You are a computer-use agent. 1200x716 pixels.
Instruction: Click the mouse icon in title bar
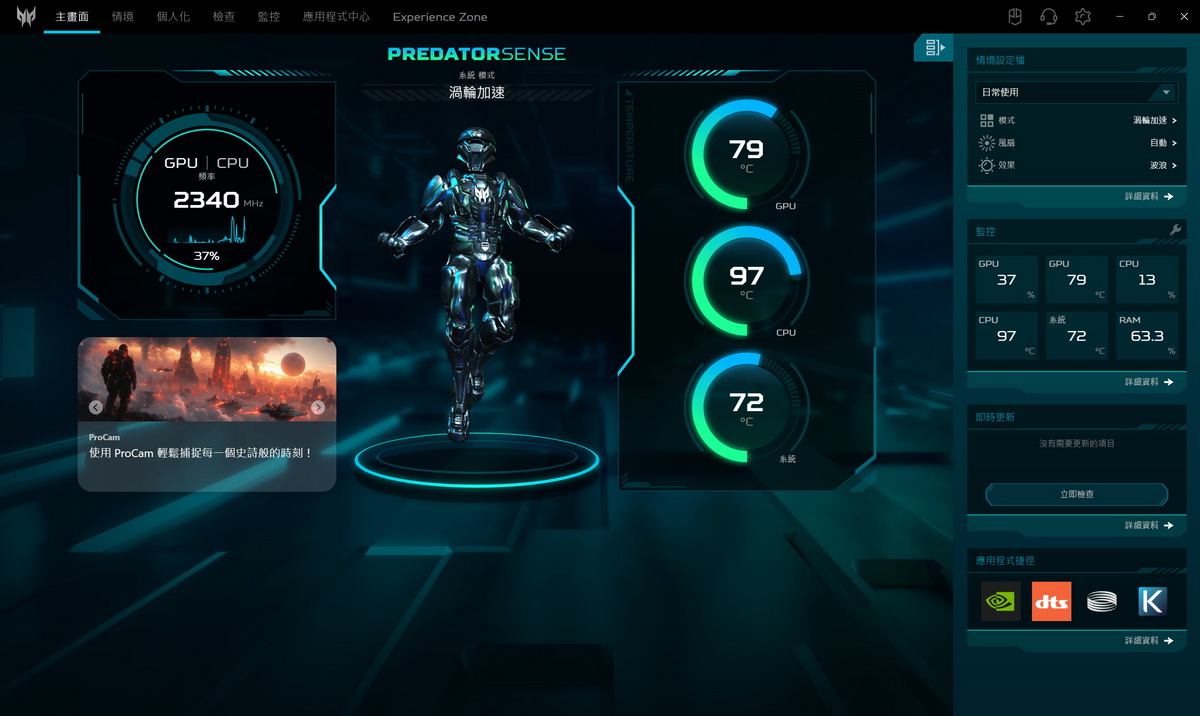(x=1014, y=17)
